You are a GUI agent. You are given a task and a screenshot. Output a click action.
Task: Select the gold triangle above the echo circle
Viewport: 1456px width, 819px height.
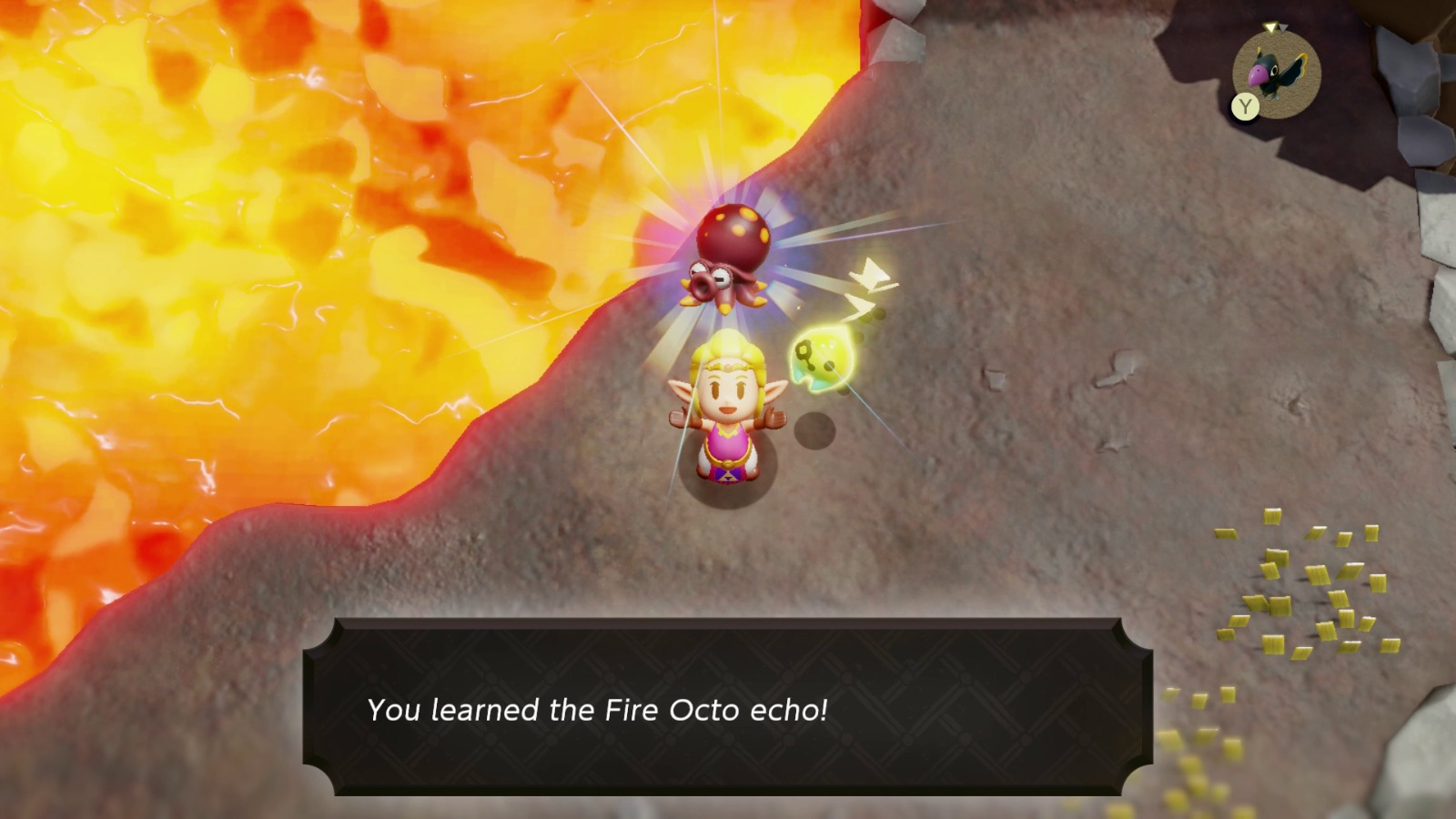(x=1271, y=27)
